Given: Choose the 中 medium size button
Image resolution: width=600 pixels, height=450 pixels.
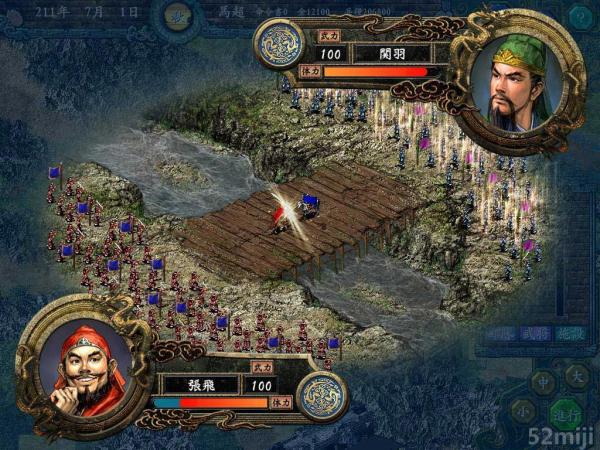Looking at the screenshot, I should click(x=543, y=382).
